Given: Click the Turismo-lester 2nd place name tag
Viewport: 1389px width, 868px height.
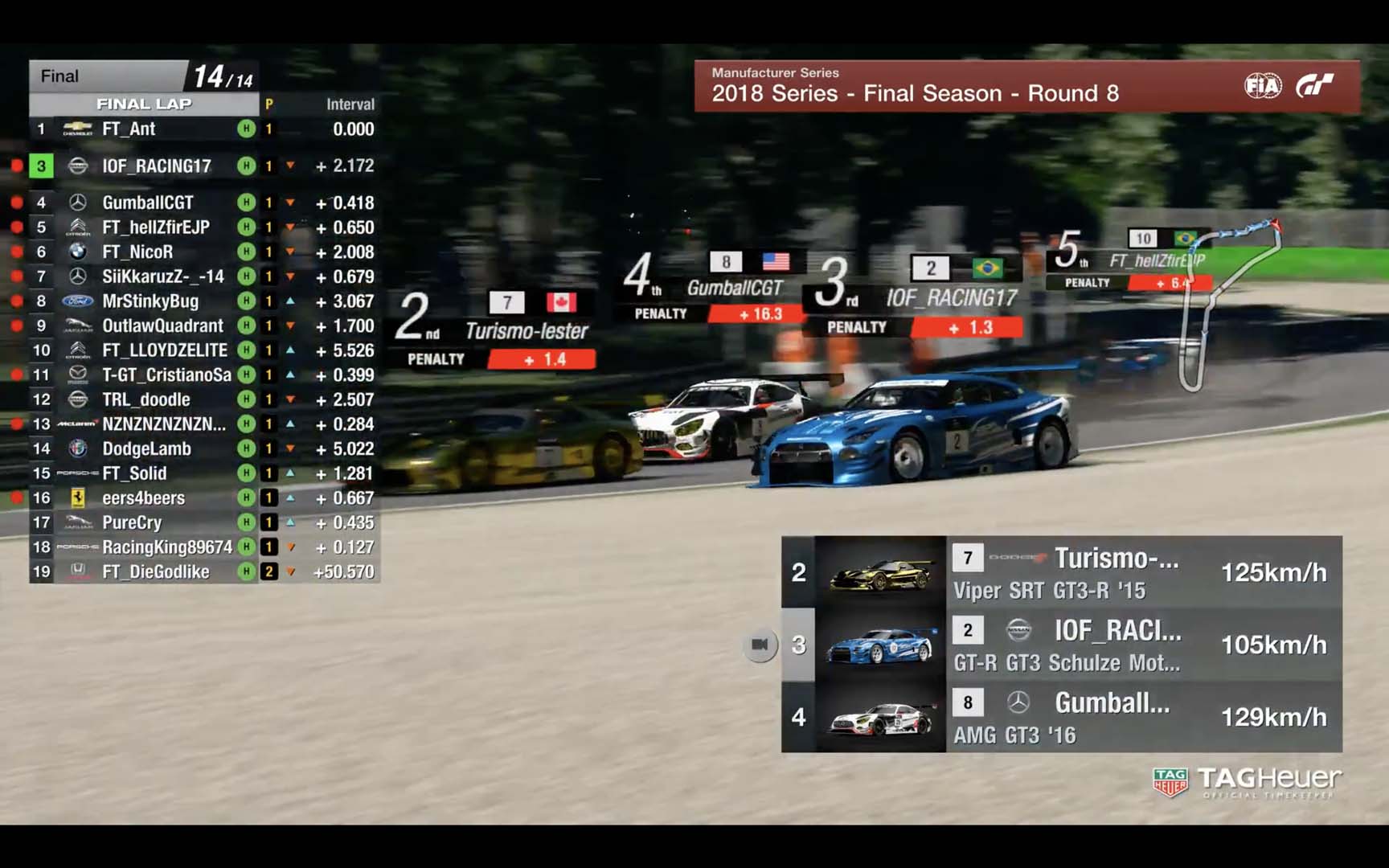Looking at the screenshot, I should pyautogui.click(x=527, y=330).
